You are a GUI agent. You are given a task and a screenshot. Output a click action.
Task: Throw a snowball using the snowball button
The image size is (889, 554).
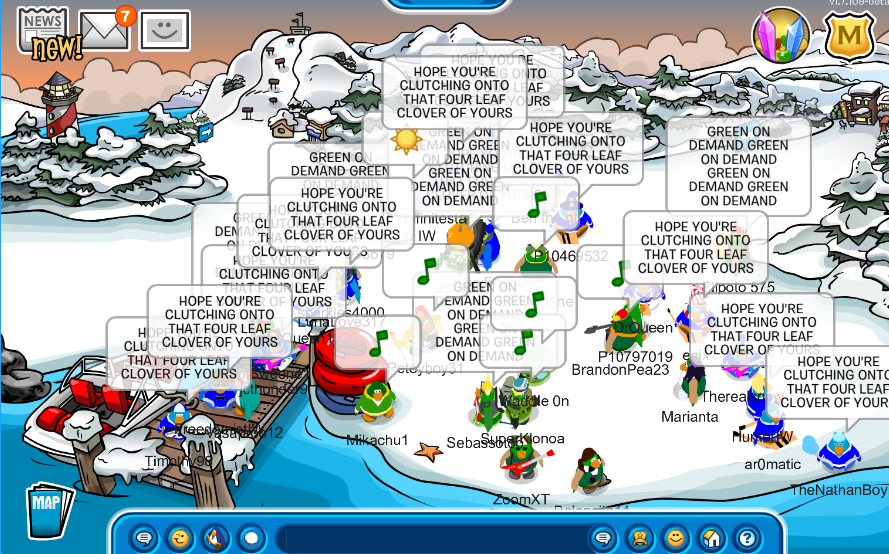250,537
